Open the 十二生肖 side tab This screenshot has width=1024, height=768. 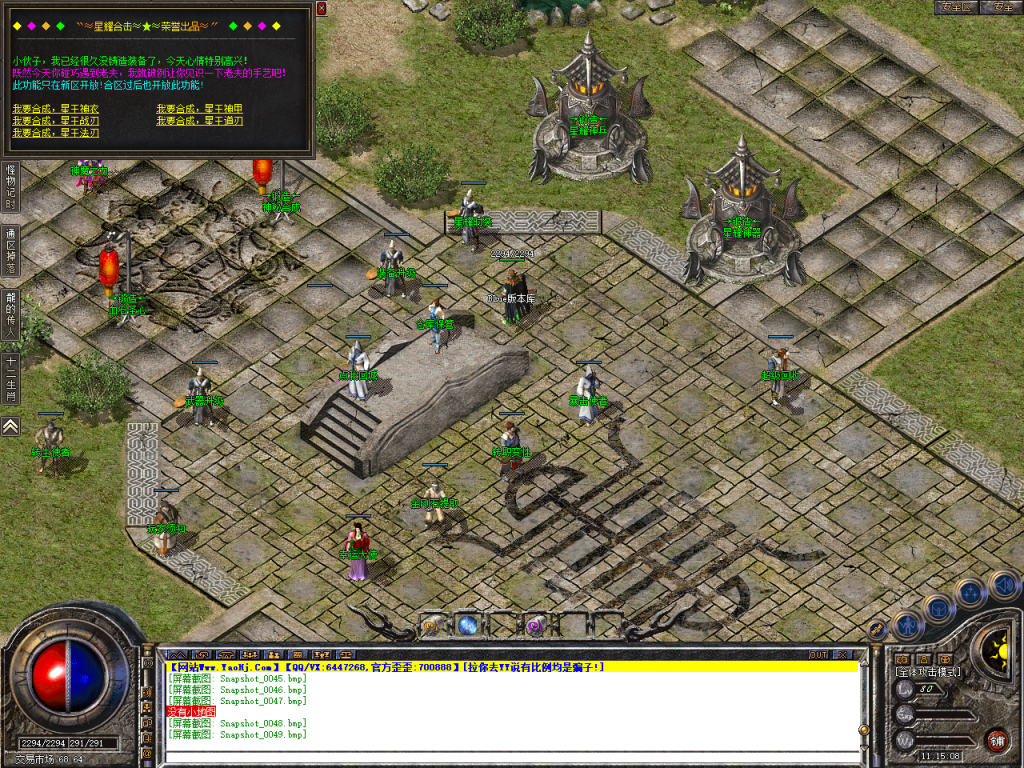click(x=10, y=379)
